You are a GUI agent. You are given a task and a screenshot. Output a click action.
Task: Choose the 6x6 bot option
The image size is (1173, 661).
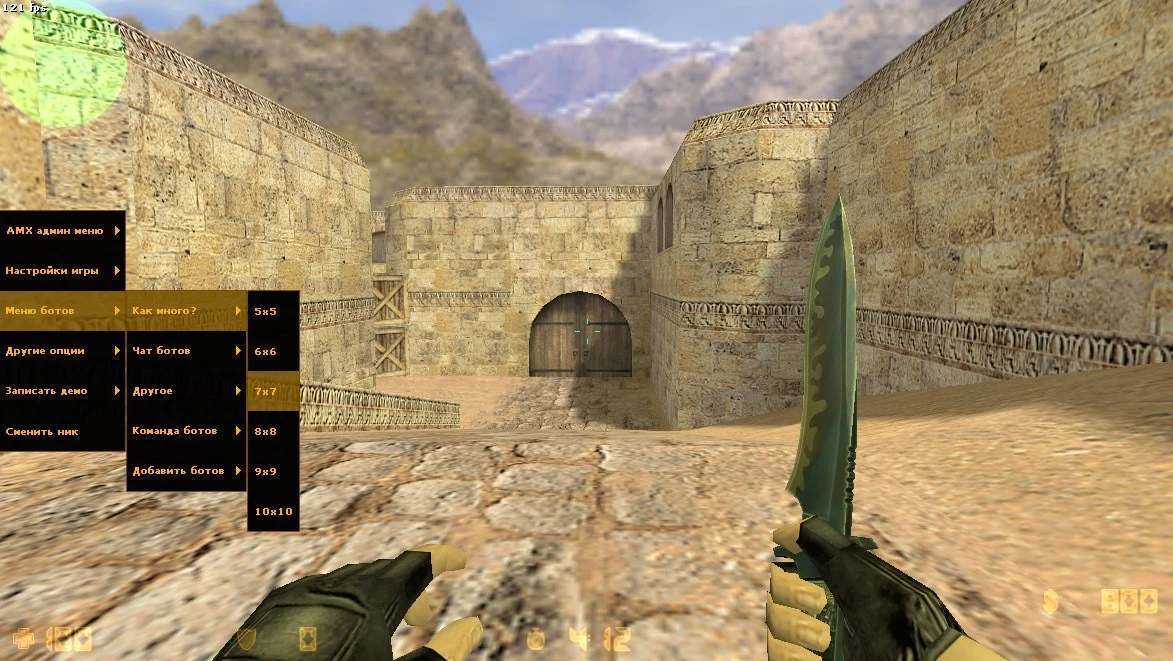[x=273, y=351]
